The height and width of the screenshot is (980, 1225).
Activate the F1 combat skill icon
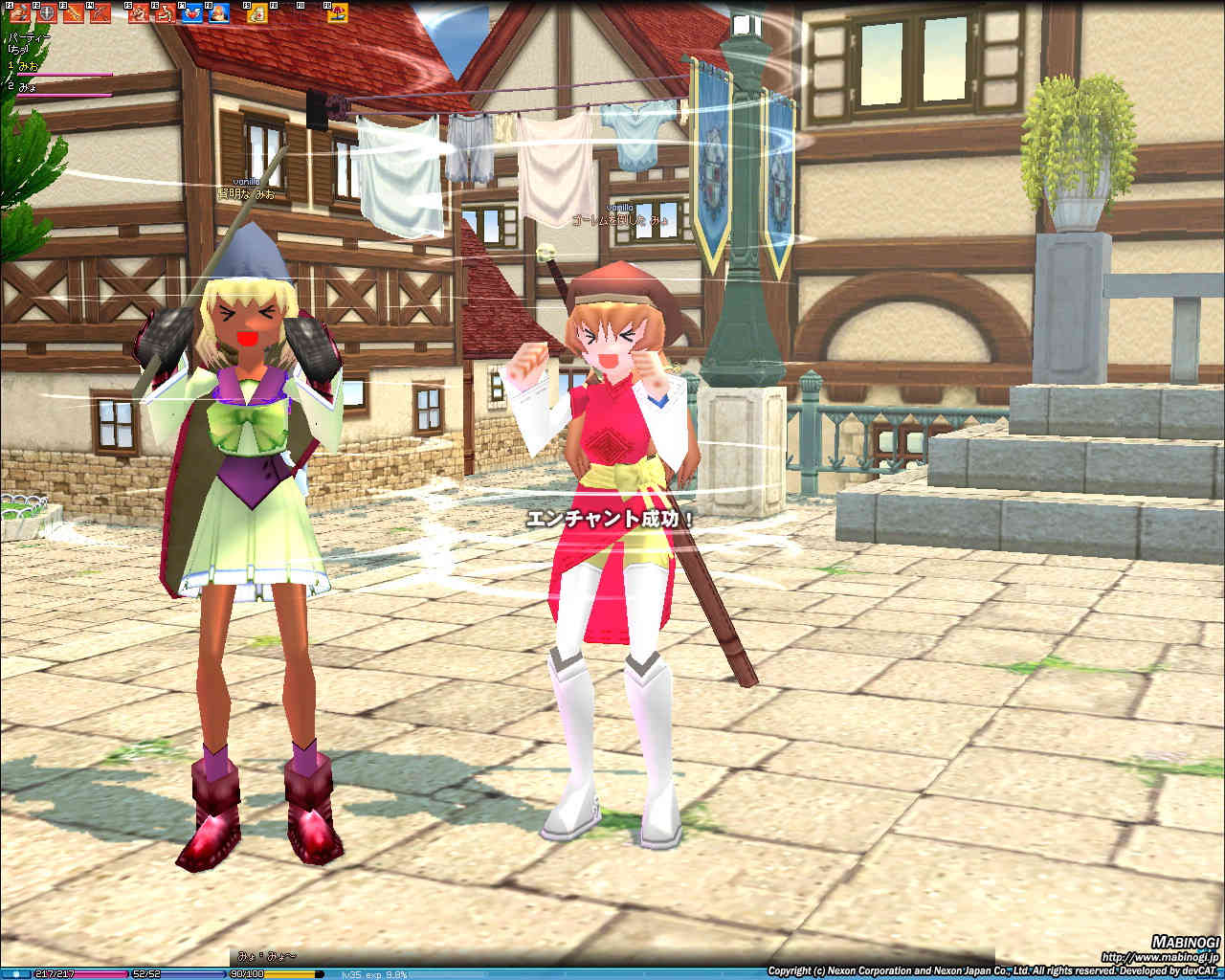19,12
